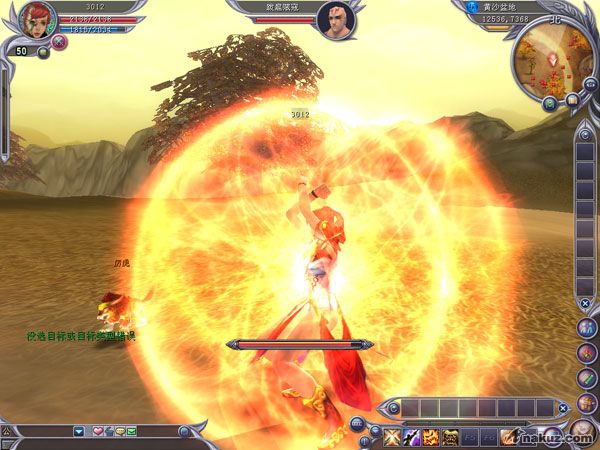The image size is (600, 450).
Task: Close the right-side vertical slot bar
Action: point(585,303)
